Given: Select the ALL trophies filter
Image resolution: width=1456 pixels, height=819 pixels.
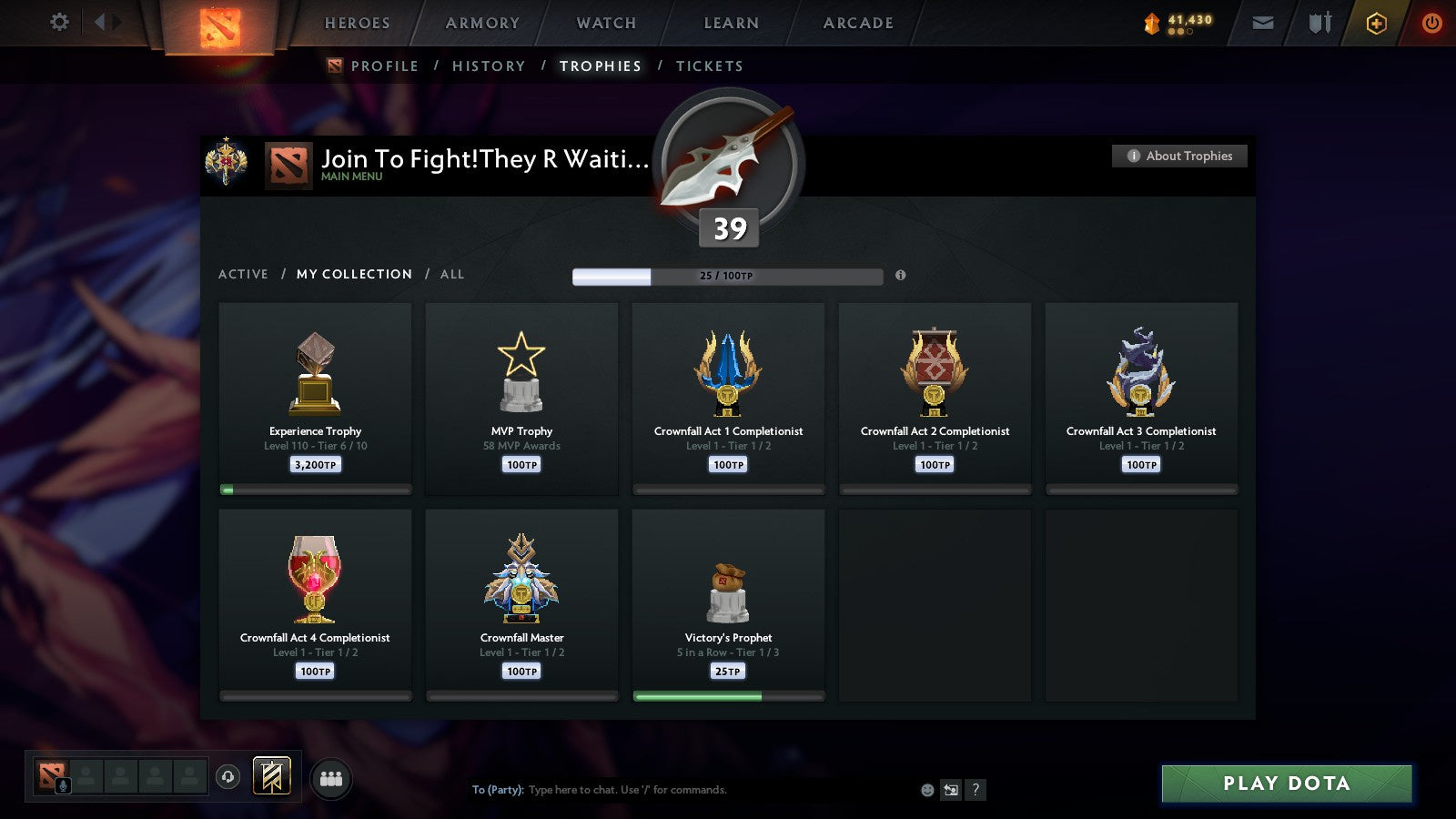Looking at the screenshot, I should [x=452, y=274].
